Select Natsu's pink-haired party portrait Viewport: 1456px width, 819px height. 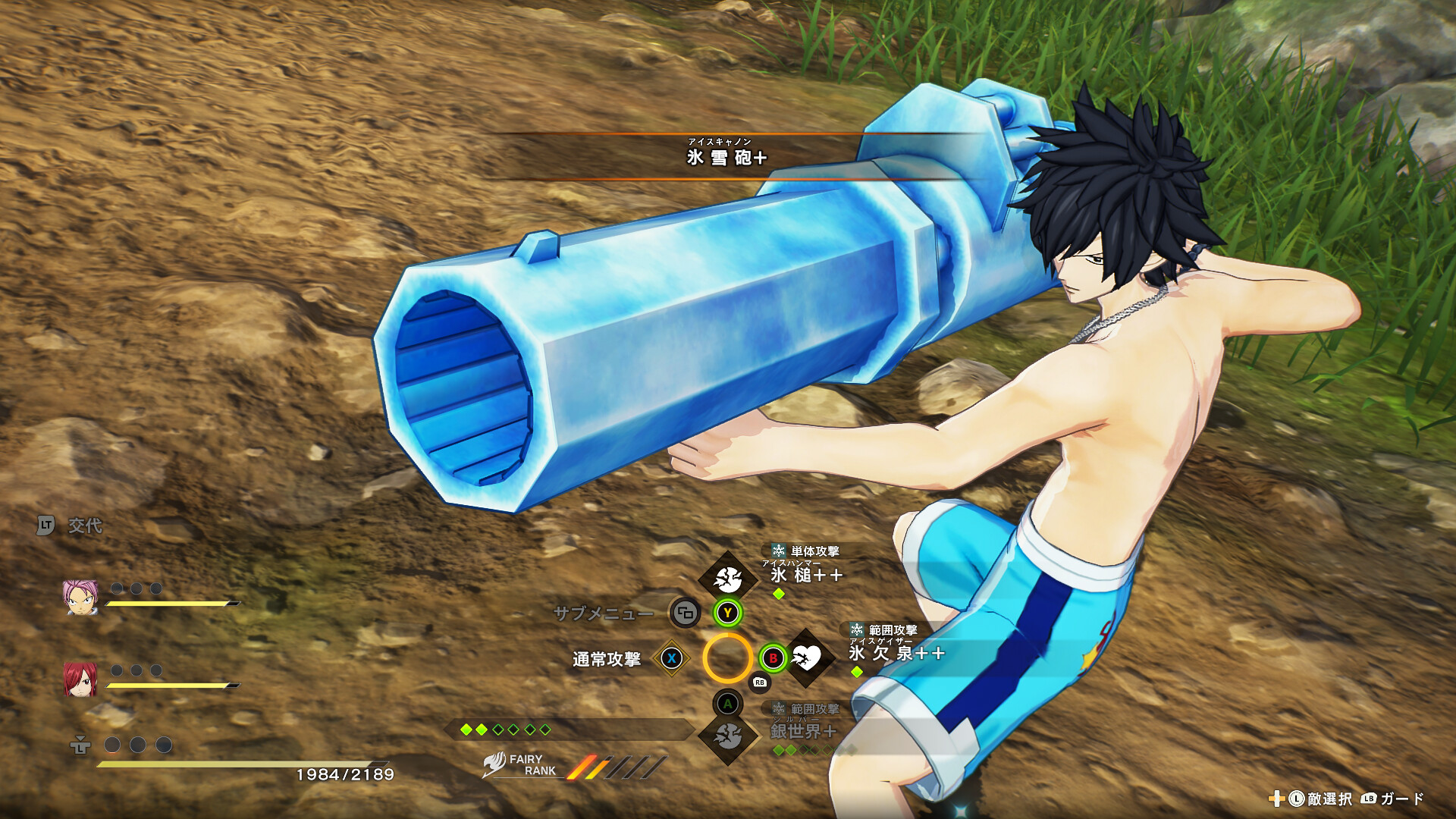80,598
